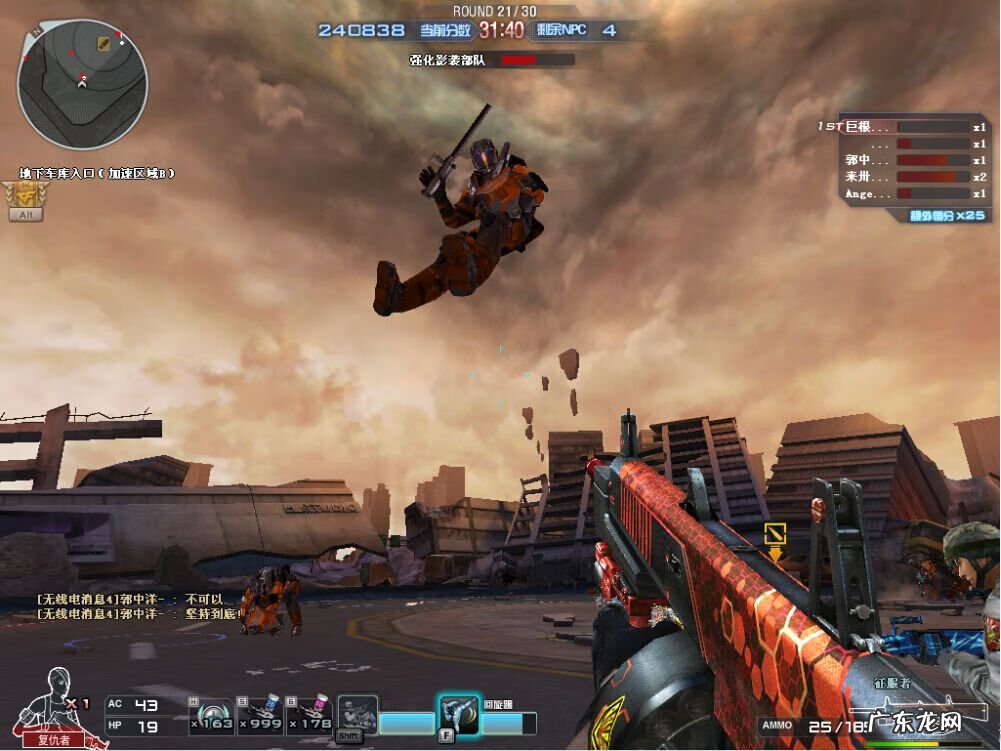The width and height of the screenshot is (1001, 751).
Task: Select the yellow weapon marker on minimap
Action: pyautogui.click(x=104, y=43)
